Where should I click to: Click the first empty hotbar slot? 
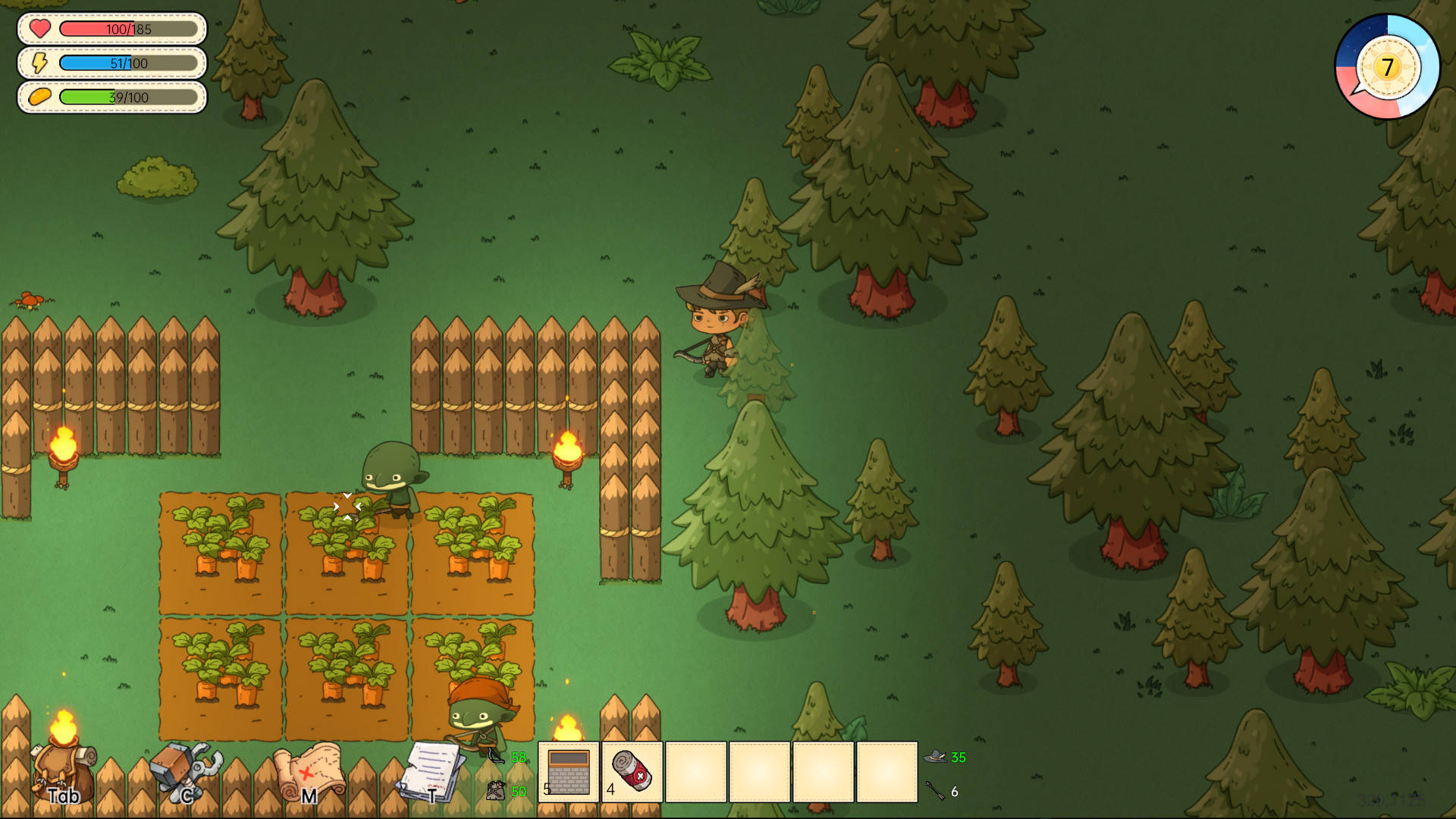[x=696, y=770]
